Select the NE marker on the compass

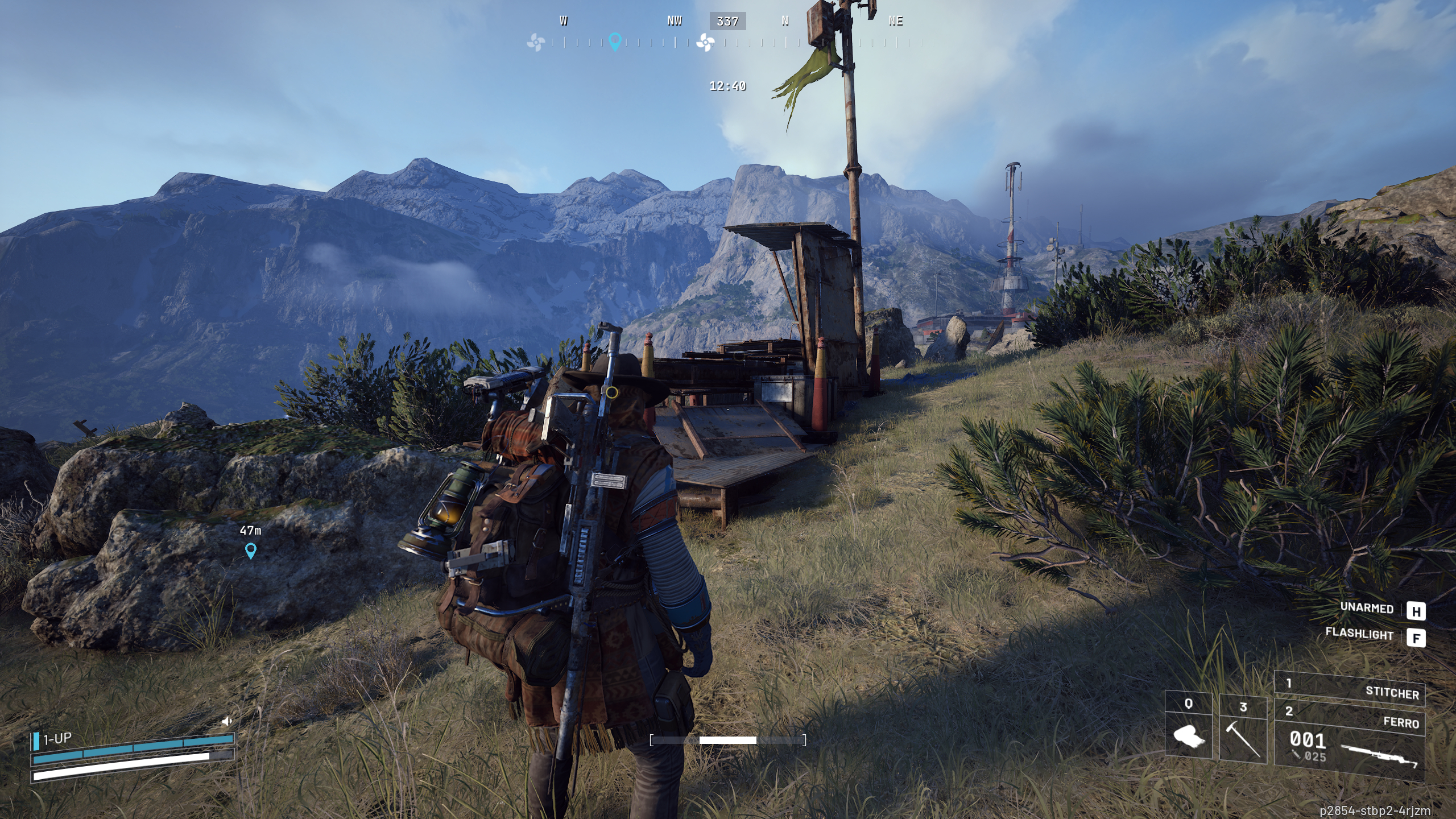pos(895,22)
